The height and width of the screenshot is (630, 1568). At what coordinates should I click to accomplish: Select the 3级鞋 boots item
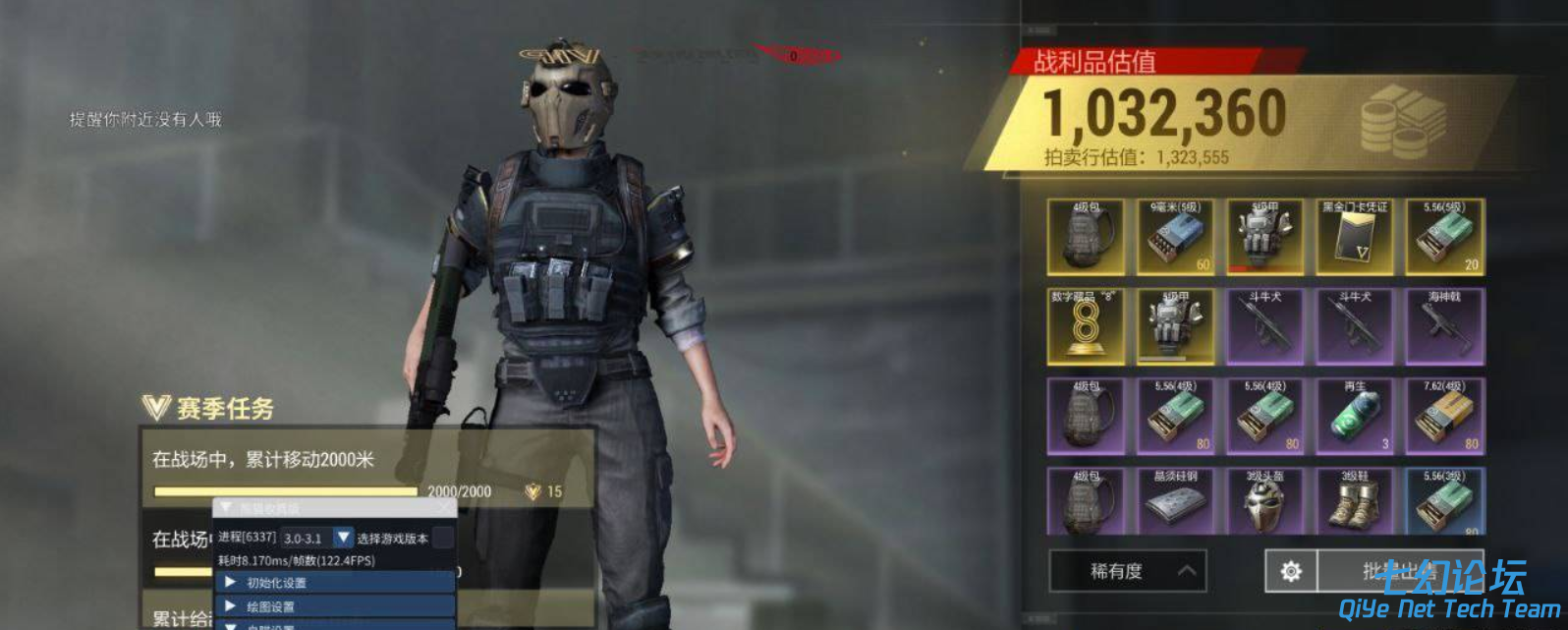click(x=1355, y=501)
